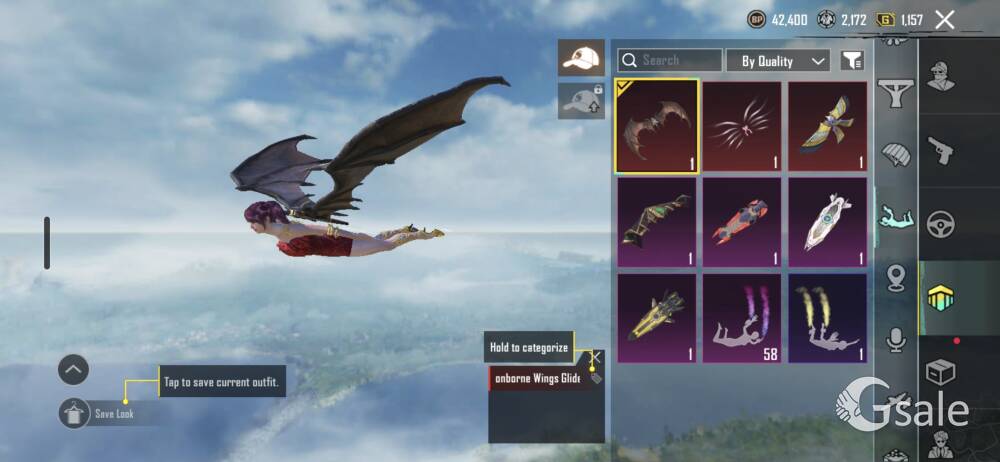
Task: Expand the panel with the up-arrow button
Action: tap(73, 370)
